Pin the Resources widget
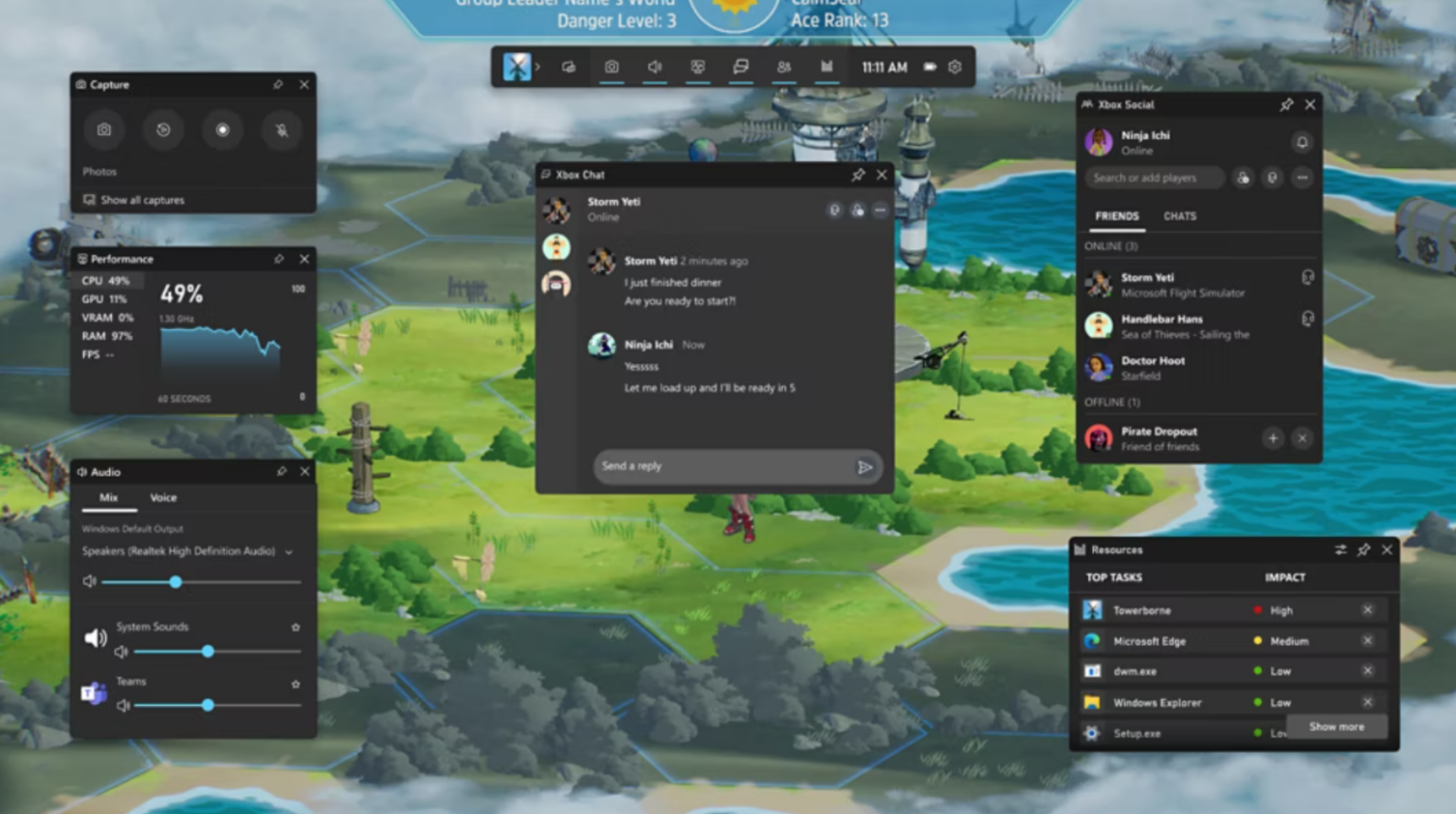 [1364, 550]
